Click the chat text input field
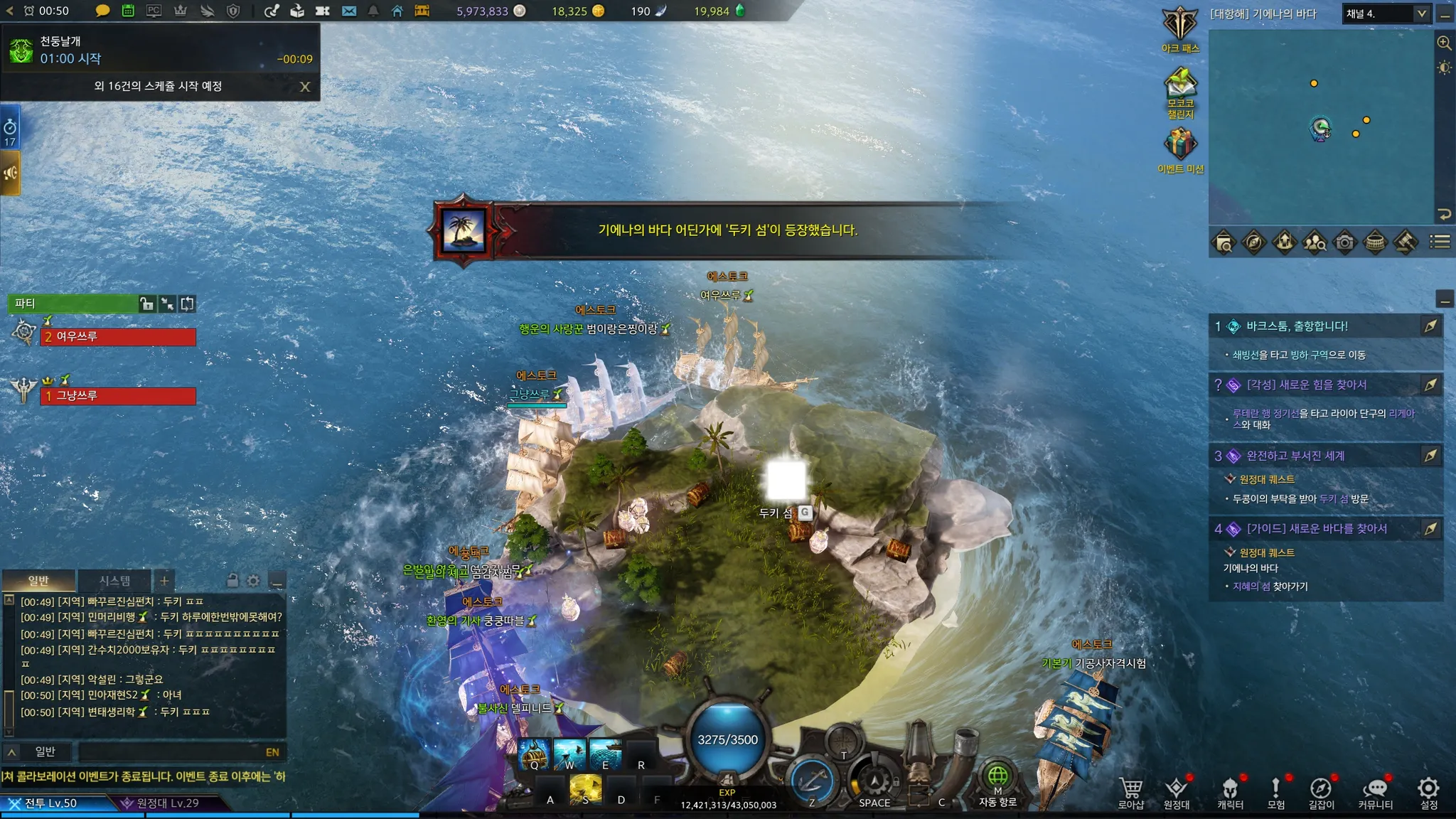The width and height of the screenshot is (1456, 819). 171,752
